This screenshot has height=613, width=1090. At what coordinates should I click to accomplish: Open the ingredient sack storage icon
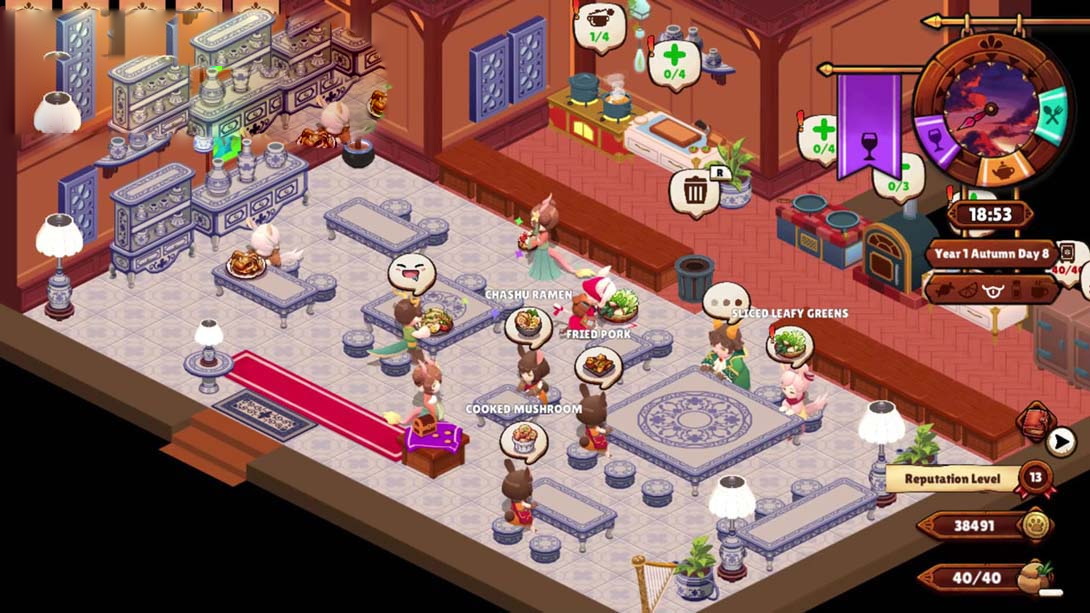tap(1039, 579)
